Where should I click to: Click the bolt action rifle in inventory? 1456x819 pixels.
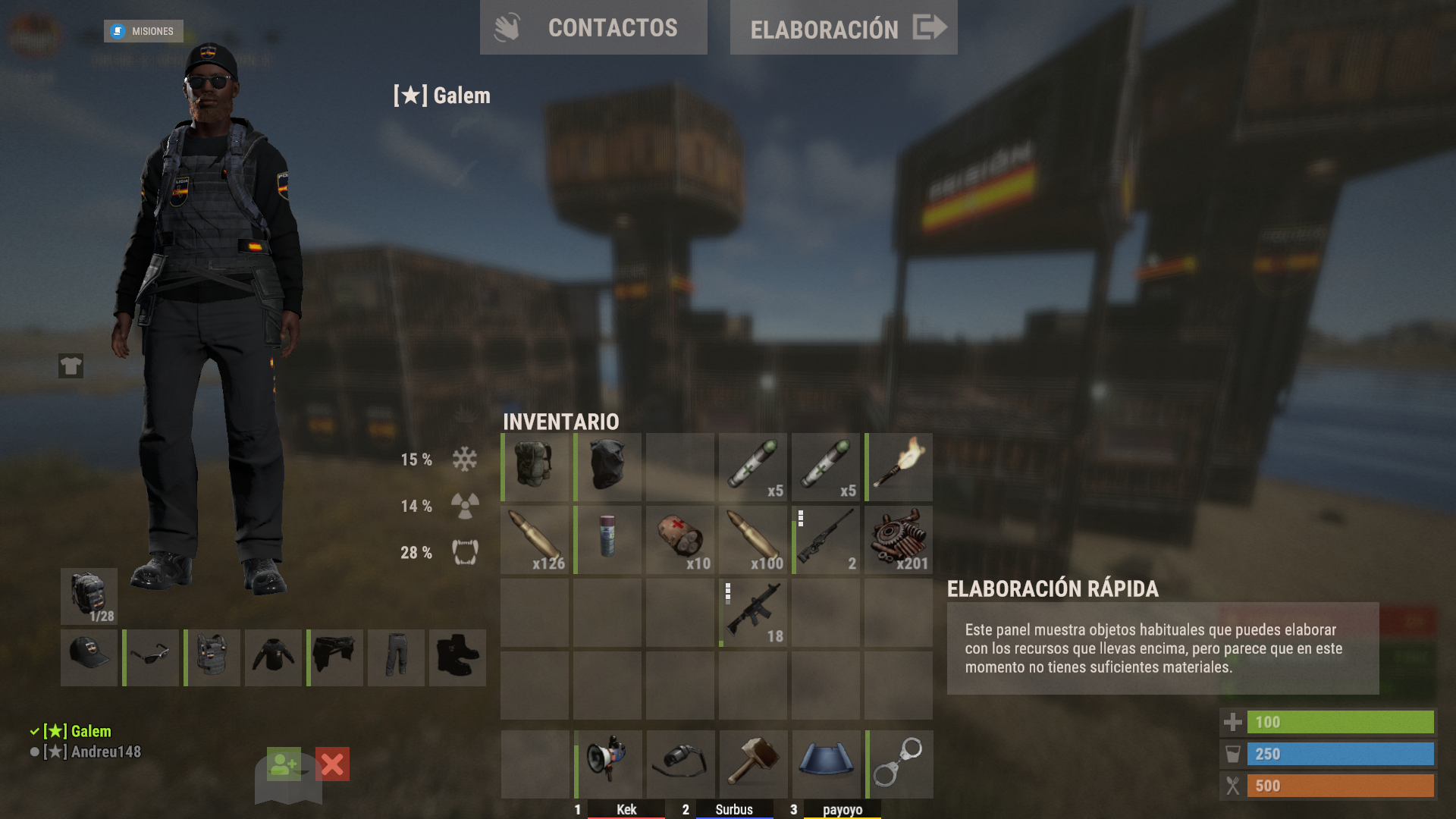click(x=825, y=539)
